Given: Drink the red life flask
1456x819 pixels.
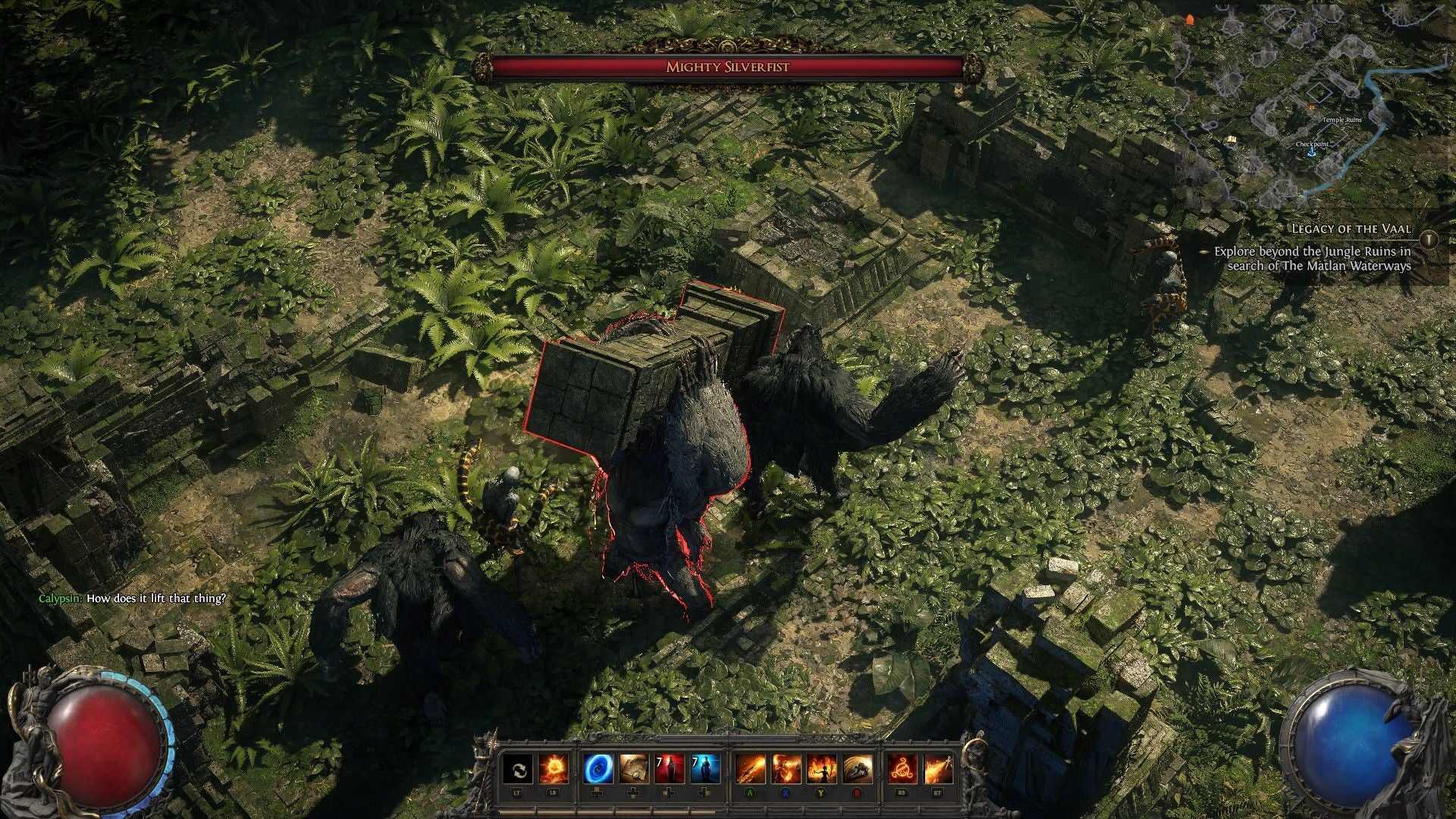Looking at the screenshot, I should (x=670, y=769).
